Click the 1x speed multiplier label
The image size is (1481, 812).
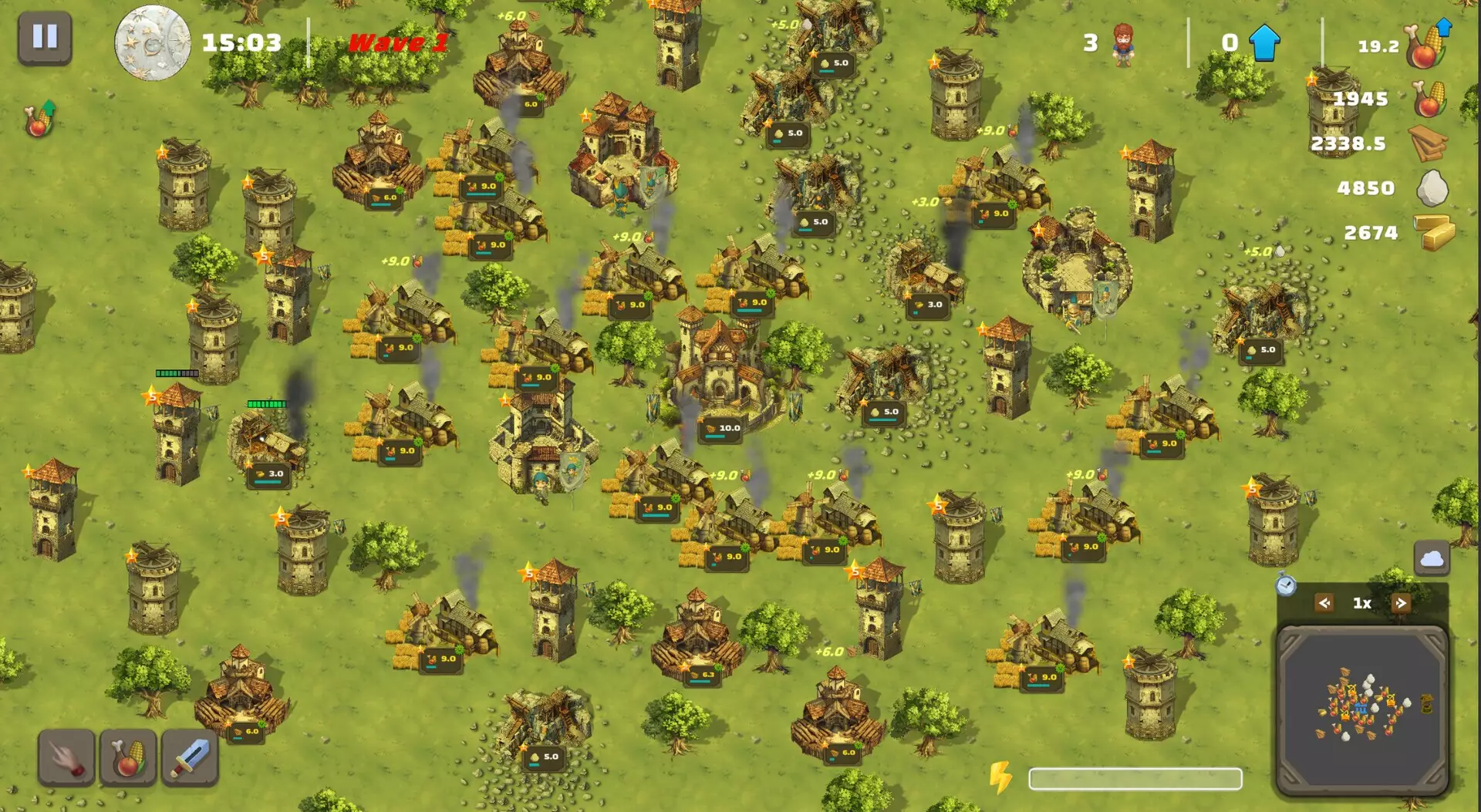pyautogui.click(x=1362, y=602)
